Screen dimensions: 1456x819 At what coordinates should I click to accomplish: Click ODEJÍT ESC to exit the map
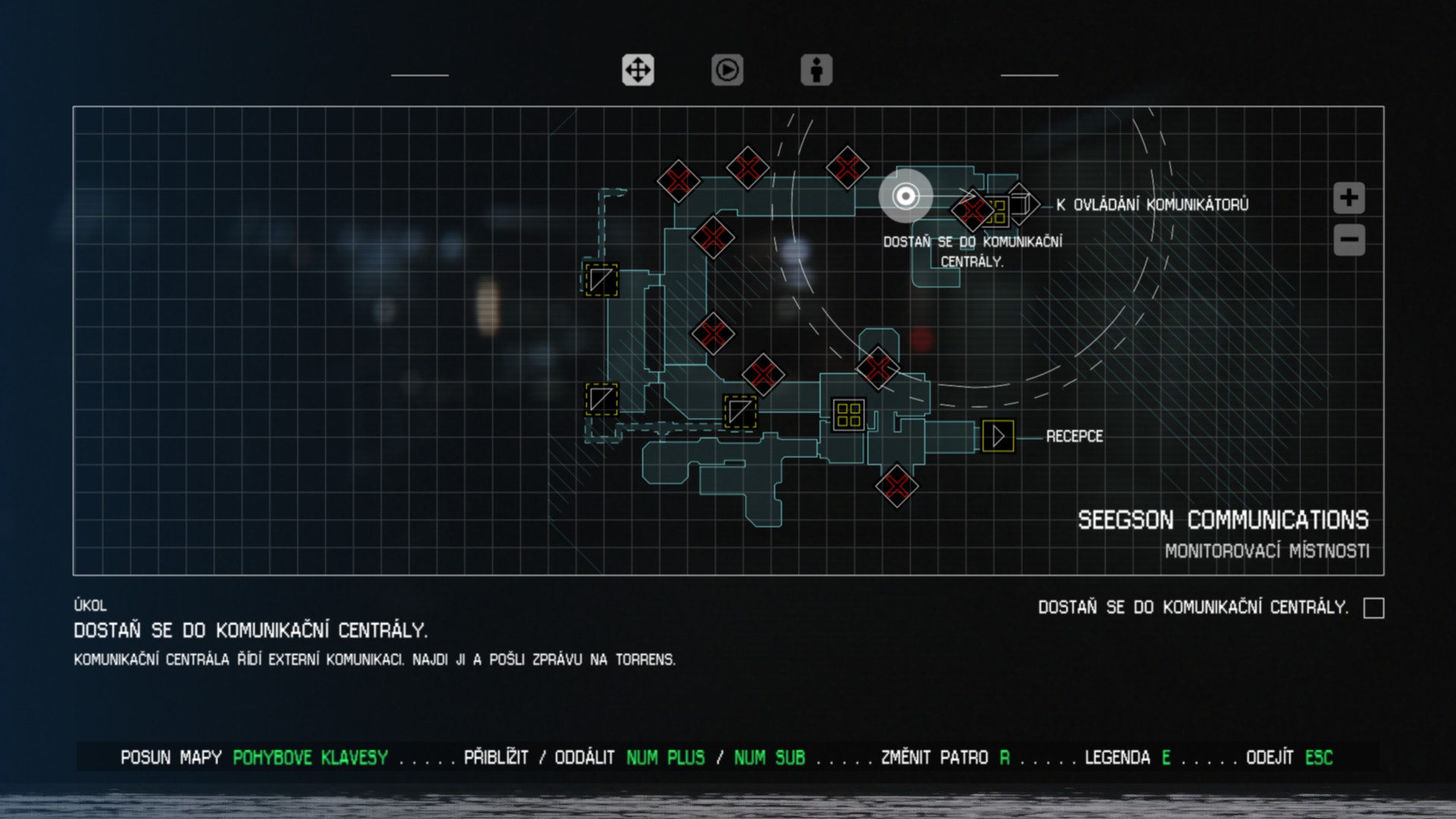(1291, 757)
